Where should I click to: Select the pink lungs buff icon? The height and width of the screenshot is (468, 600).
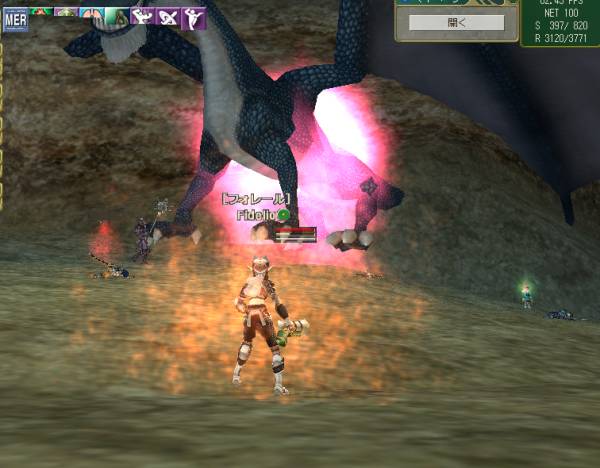(x=91, y=15)
